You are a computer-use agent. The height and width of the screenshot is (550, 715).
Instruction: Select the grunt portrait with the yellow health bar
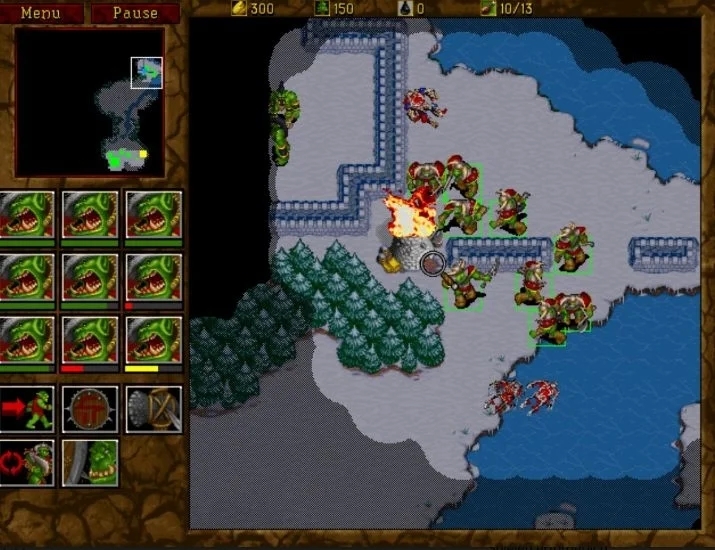[x=154, y=341]
